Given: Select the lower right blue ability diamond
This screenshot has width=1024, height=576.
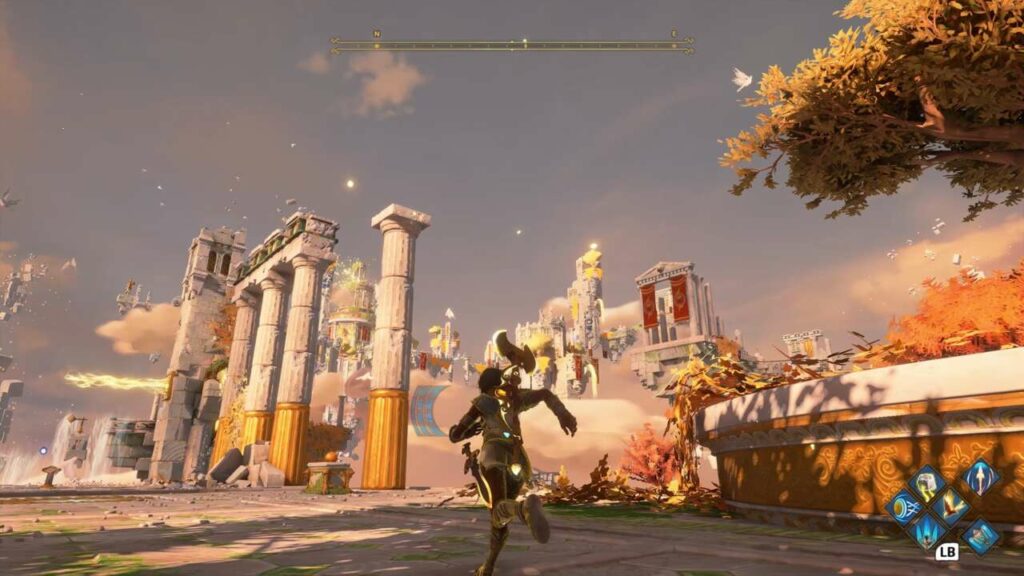Looking at the screenshot, I should tap(980, 535).
